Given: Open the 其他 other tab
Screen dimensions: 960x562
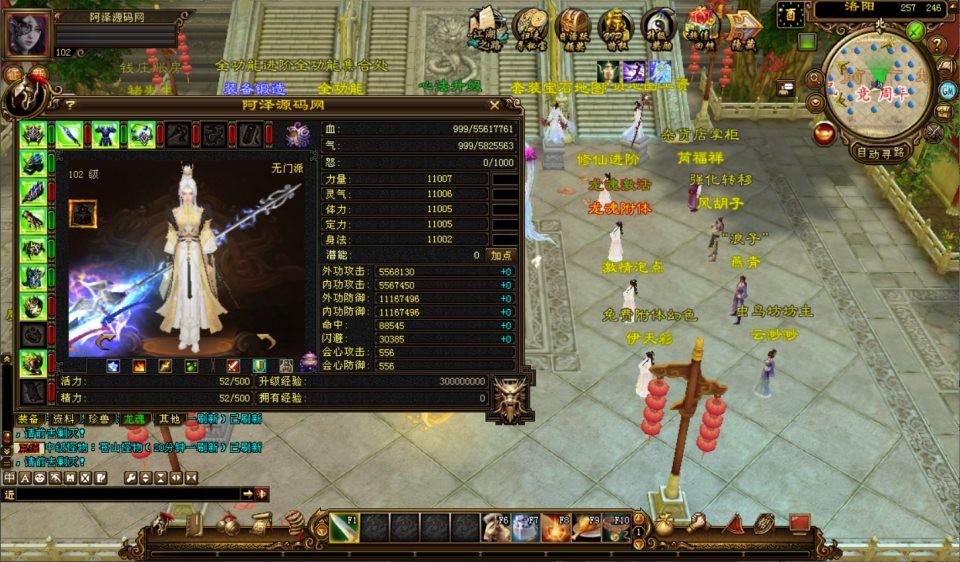Looking at the screenshot, I should coord(170,419).
